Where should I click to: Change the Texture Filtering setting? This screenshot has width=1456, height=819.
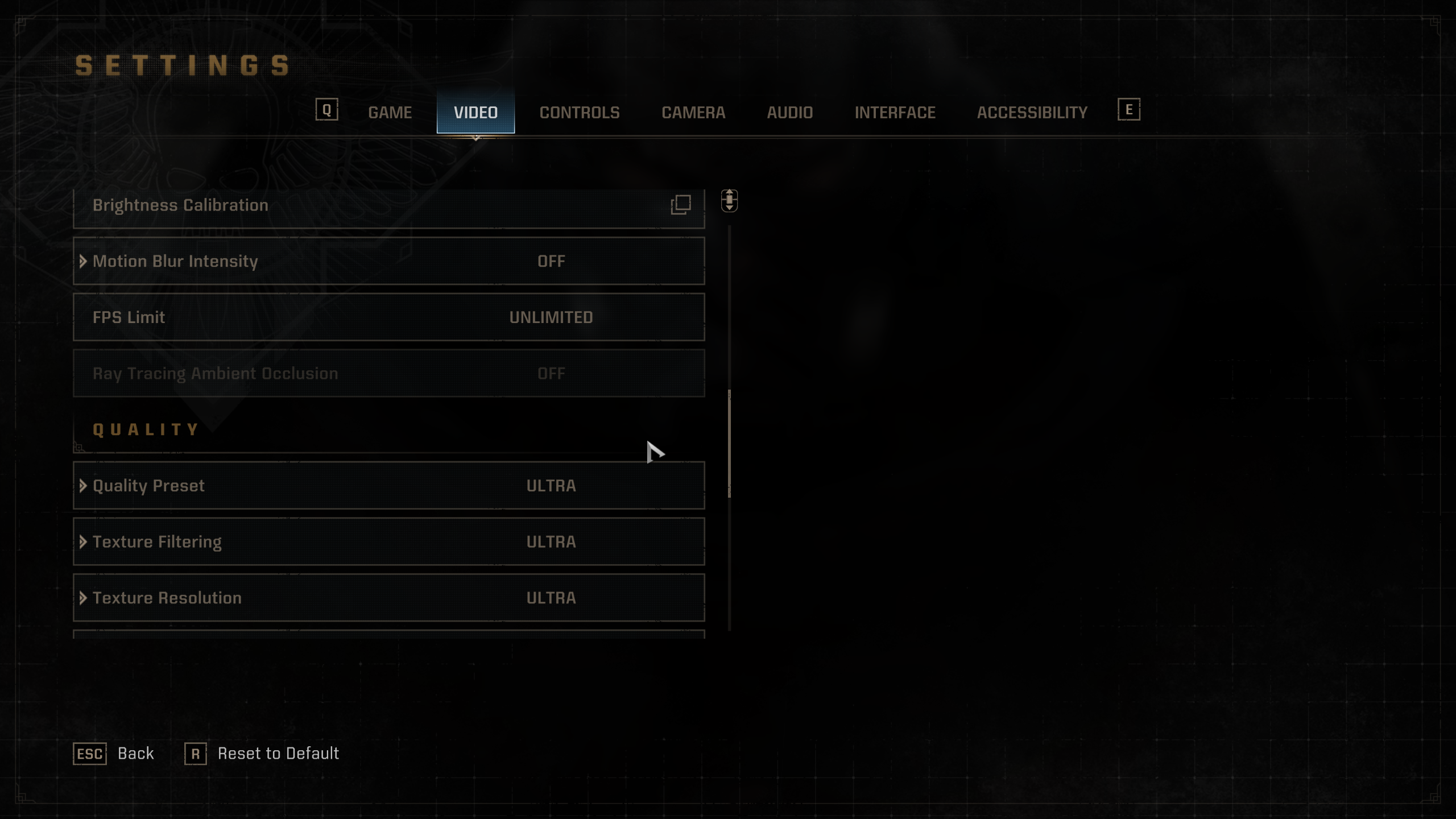point(389,542)
